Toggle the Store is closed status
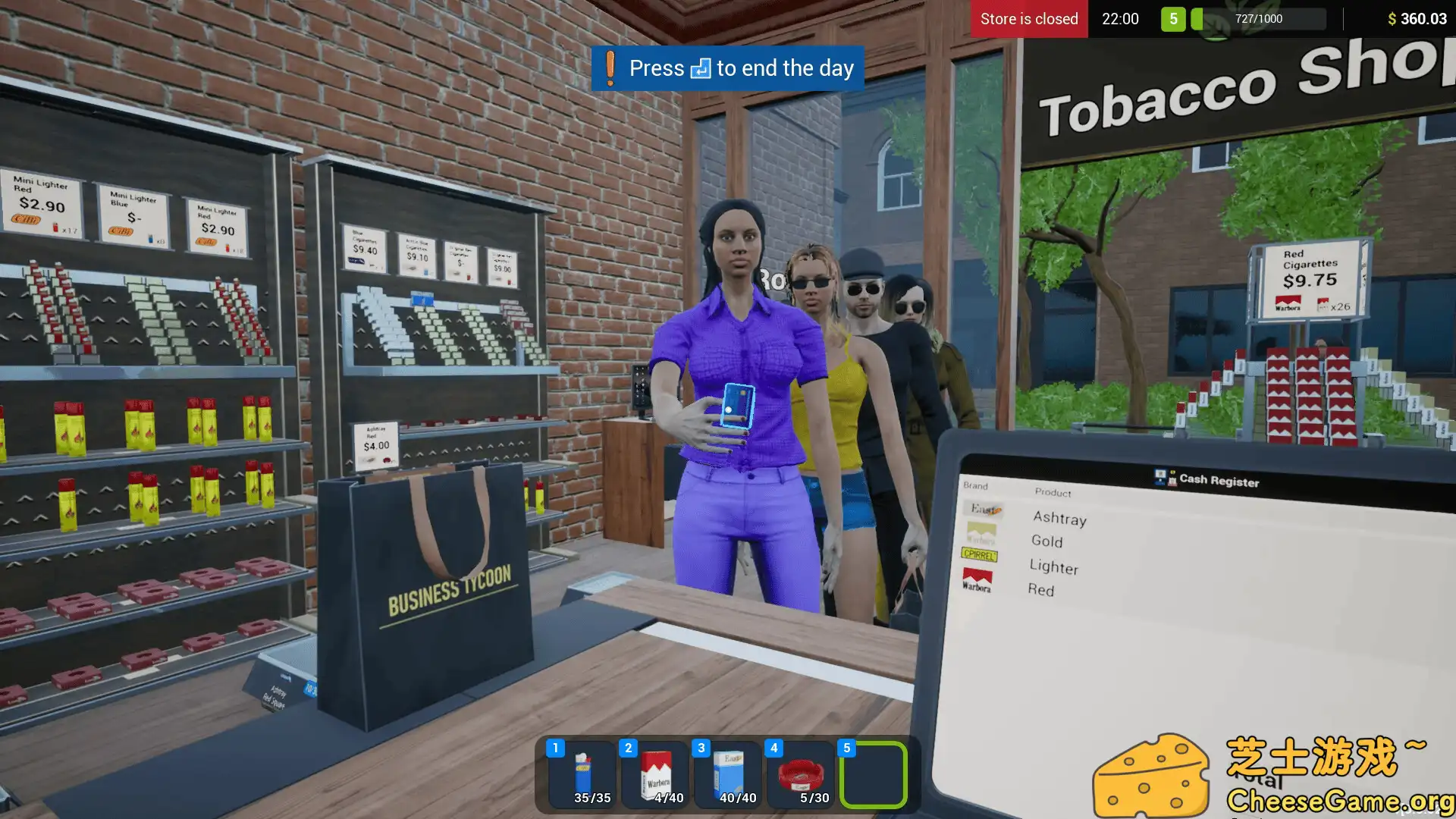 [1028, 19]
